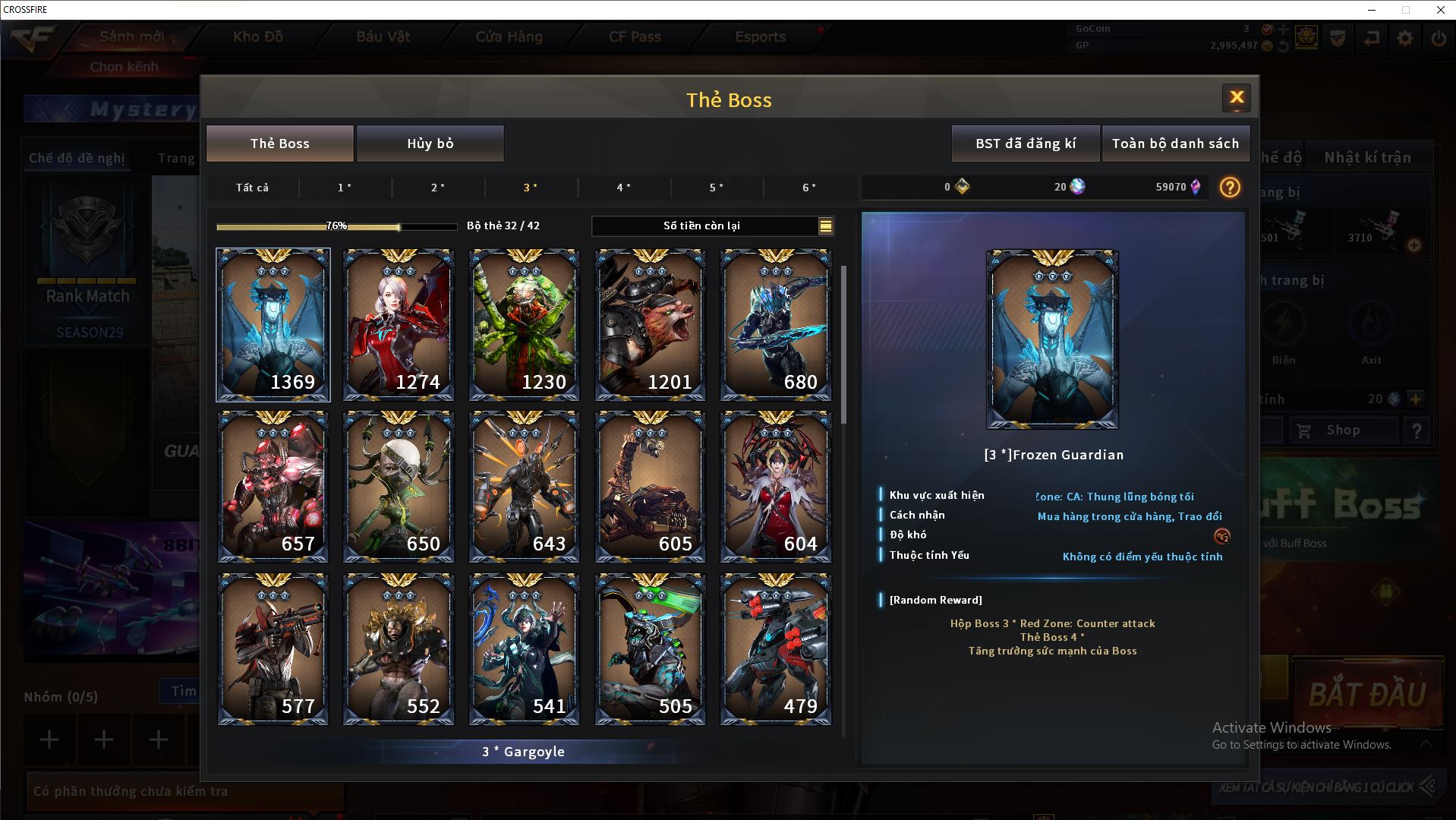Choose the 4 * star filter
This screenshot has width=1456, height=820.
[x=623, y=188]
